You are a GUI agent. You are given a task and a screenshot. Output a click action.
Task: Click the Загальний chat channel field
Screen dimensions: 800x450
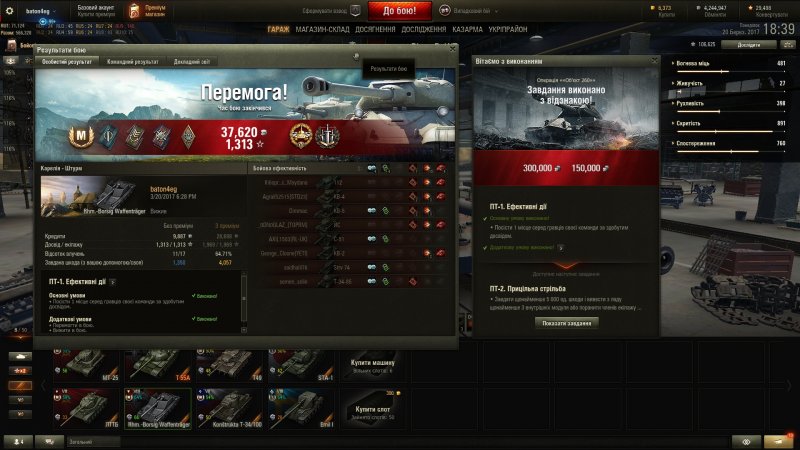pyautogui.click(x=90, y=441)
